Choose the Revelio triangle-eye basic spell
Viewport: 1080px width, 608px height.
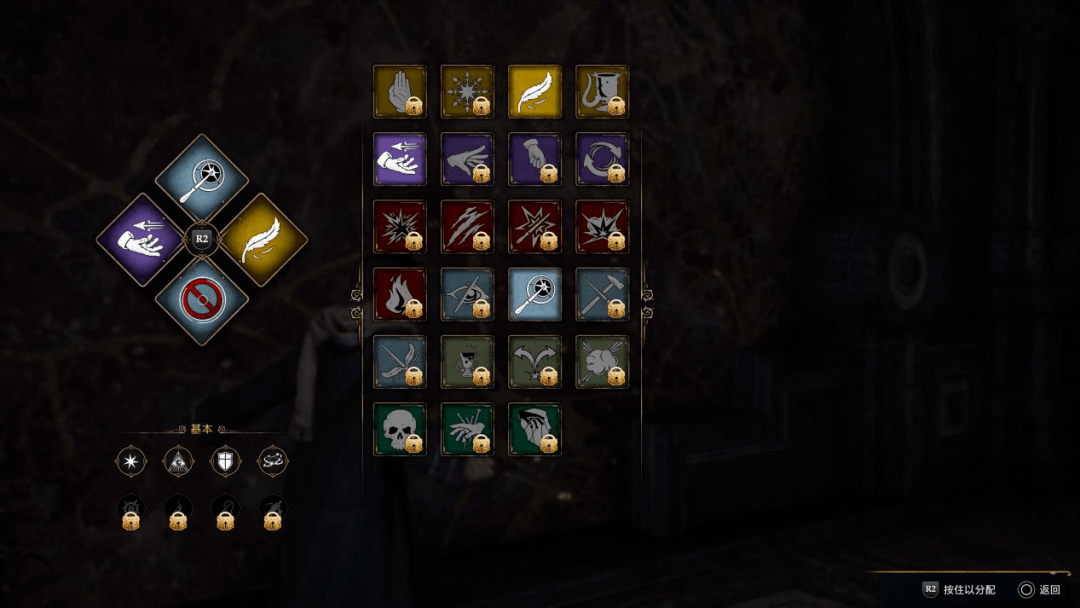(178, 461)
